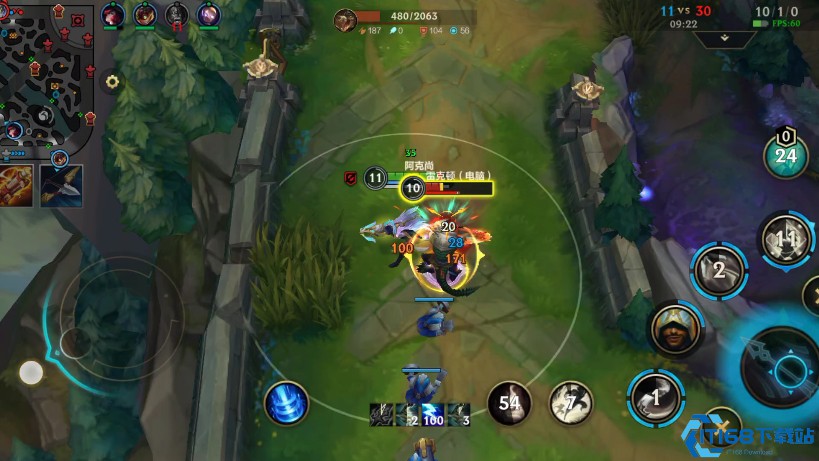Cast the ability on cooldown 7
The image size is (819, 461).
(570, 403)
